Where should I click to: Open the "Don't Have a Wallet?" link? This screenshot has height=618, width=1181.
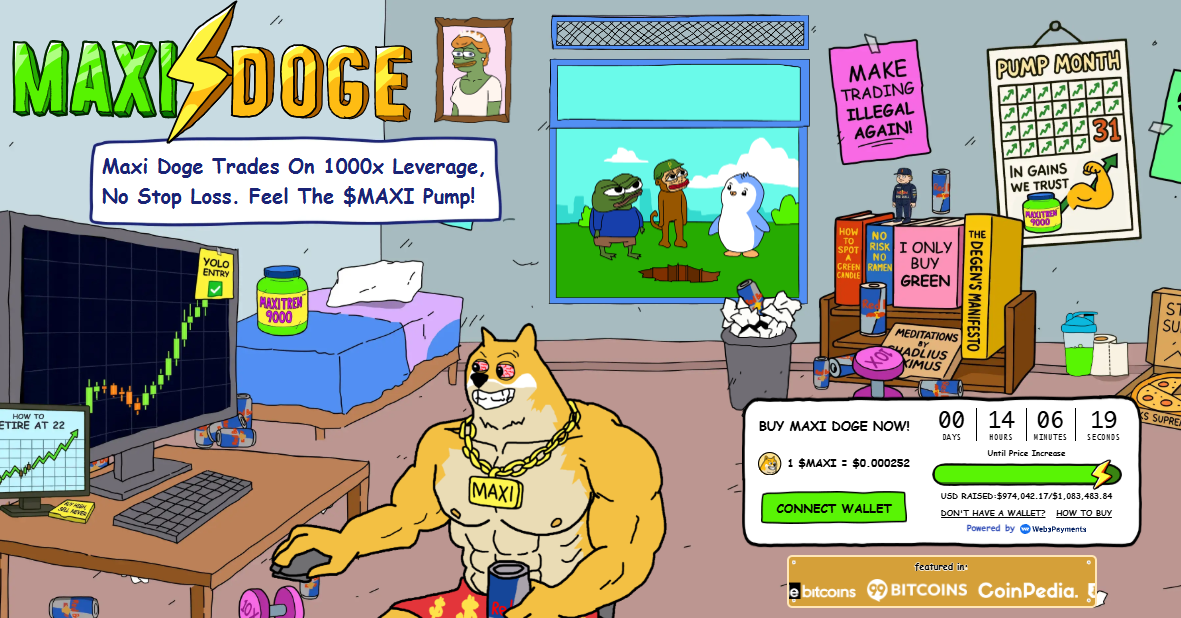tap(992, 513)
